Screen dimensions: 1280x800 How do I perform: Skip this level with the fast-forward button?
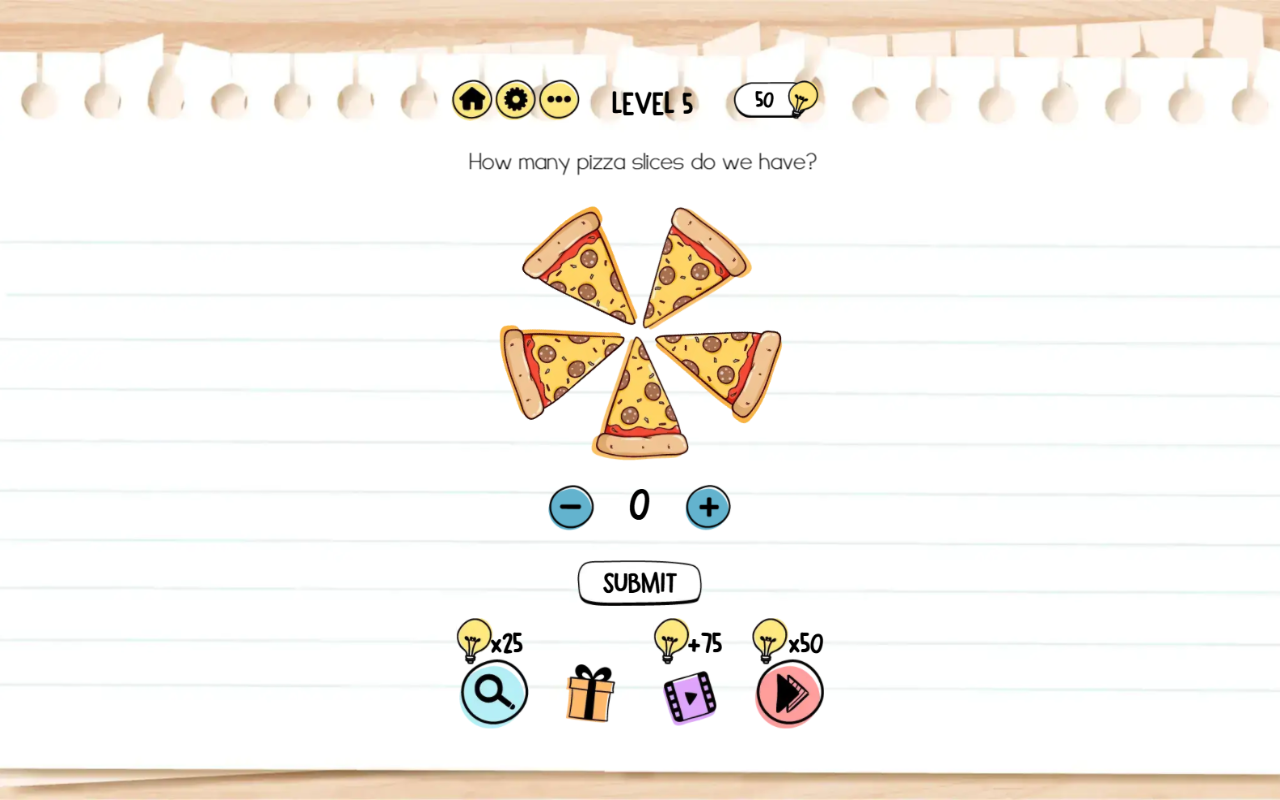coord(789,693)
